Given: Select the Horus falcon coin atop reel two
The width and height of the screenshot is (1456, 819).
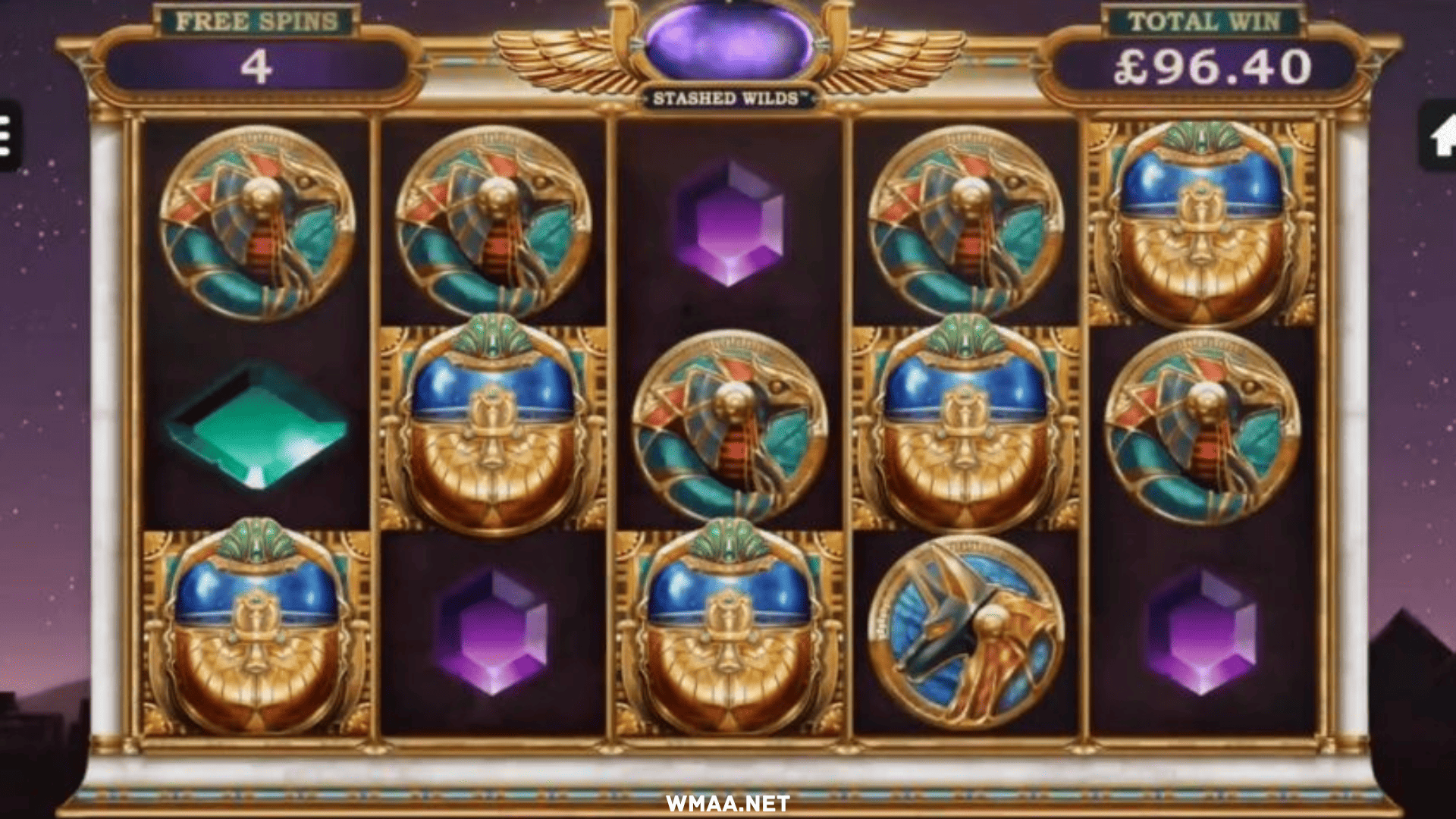Looking at the screenshot, I should pos(493,220).
